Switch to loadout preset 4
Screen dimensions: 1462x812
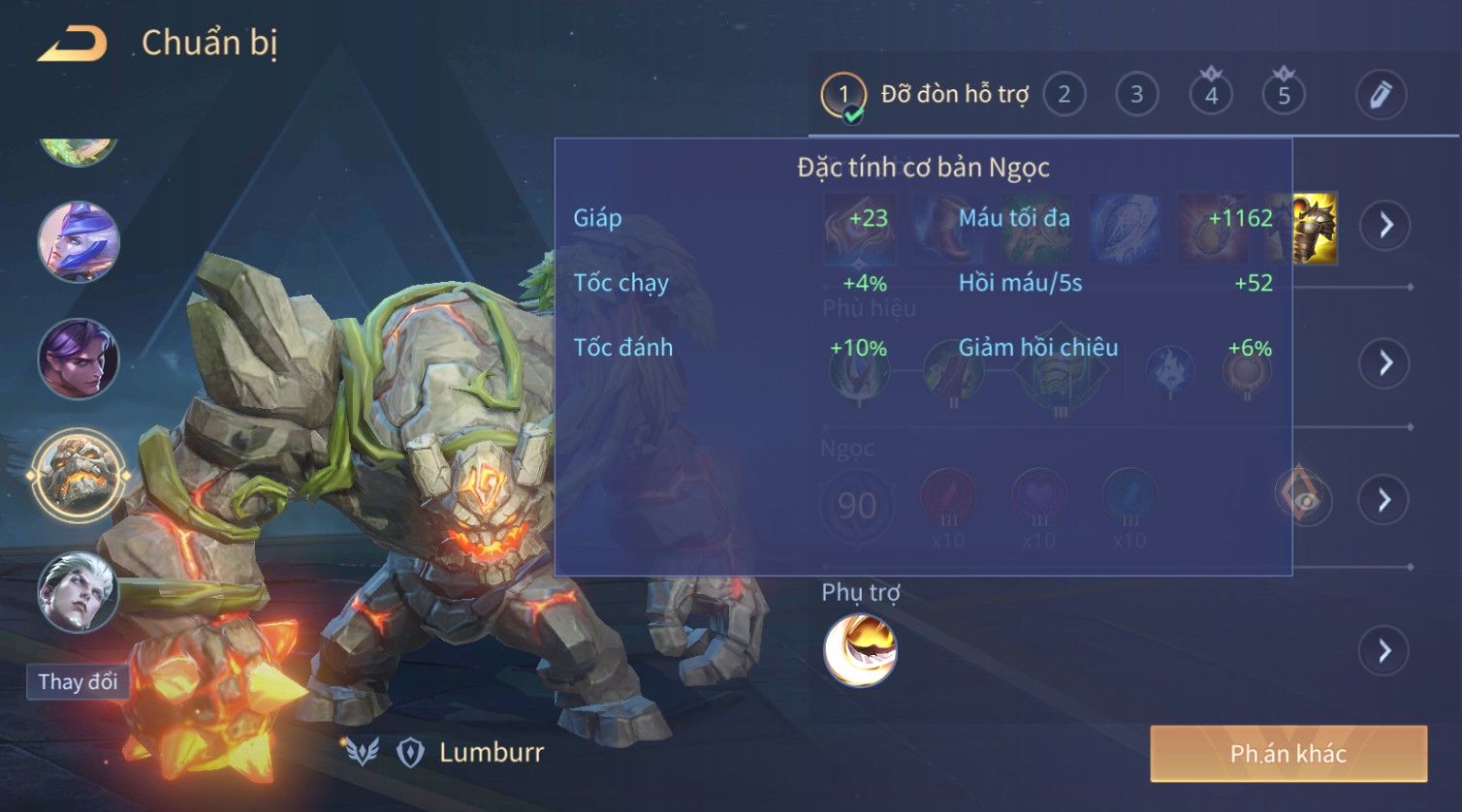(x=1211, y=95)
